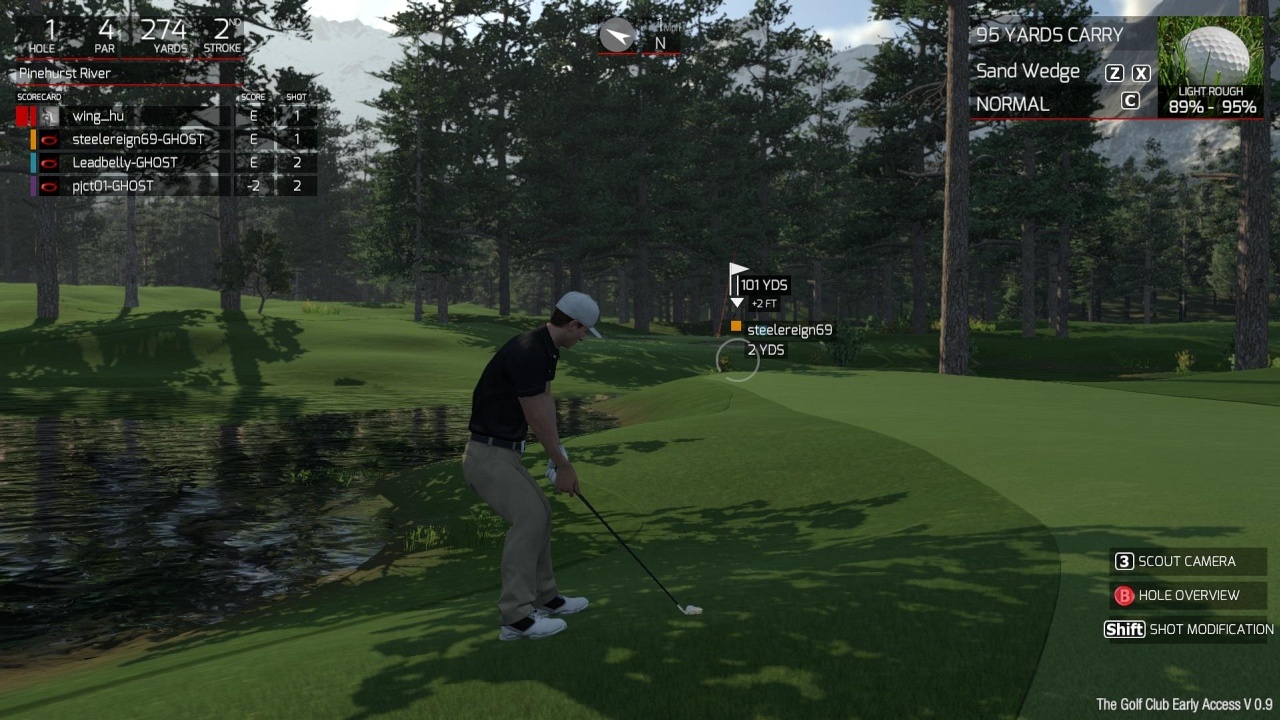Show the Hole Overview
The width and height of the screenshot is (1280, 720).
coord(1186,596)
